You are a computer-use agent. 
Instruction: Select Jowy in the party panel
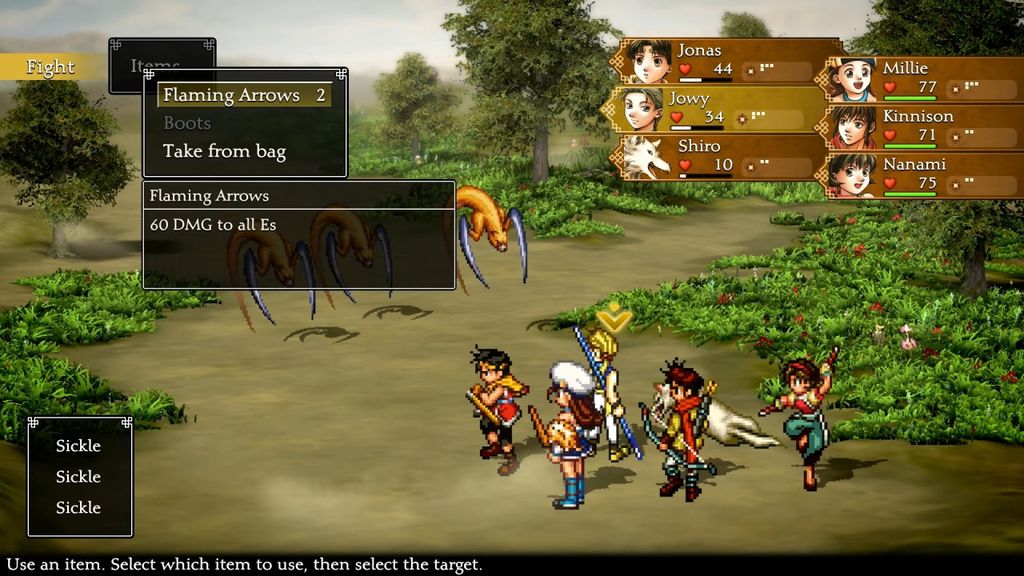(715, 109)
